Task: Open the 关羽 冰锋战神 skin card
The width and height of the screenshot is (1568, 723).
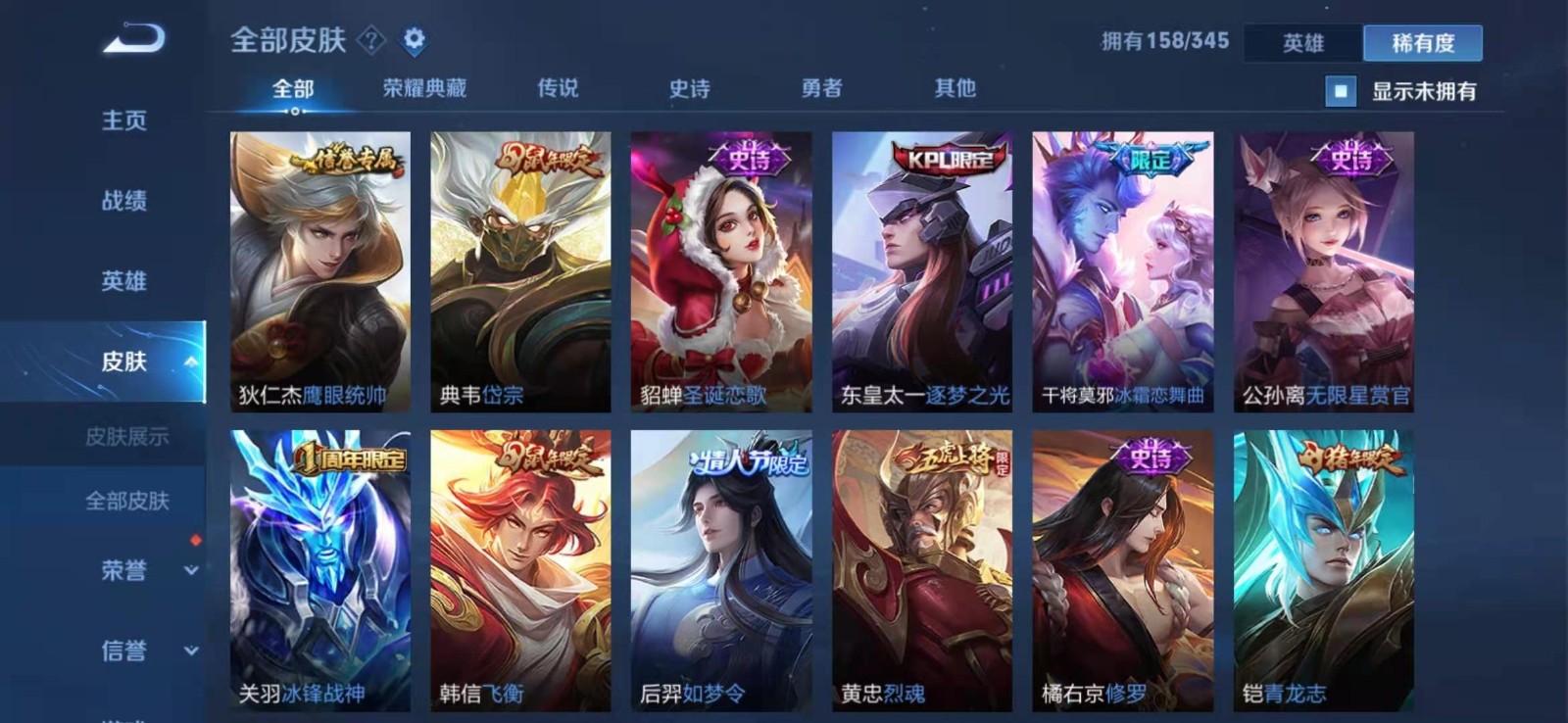Action: click(323, 568)
